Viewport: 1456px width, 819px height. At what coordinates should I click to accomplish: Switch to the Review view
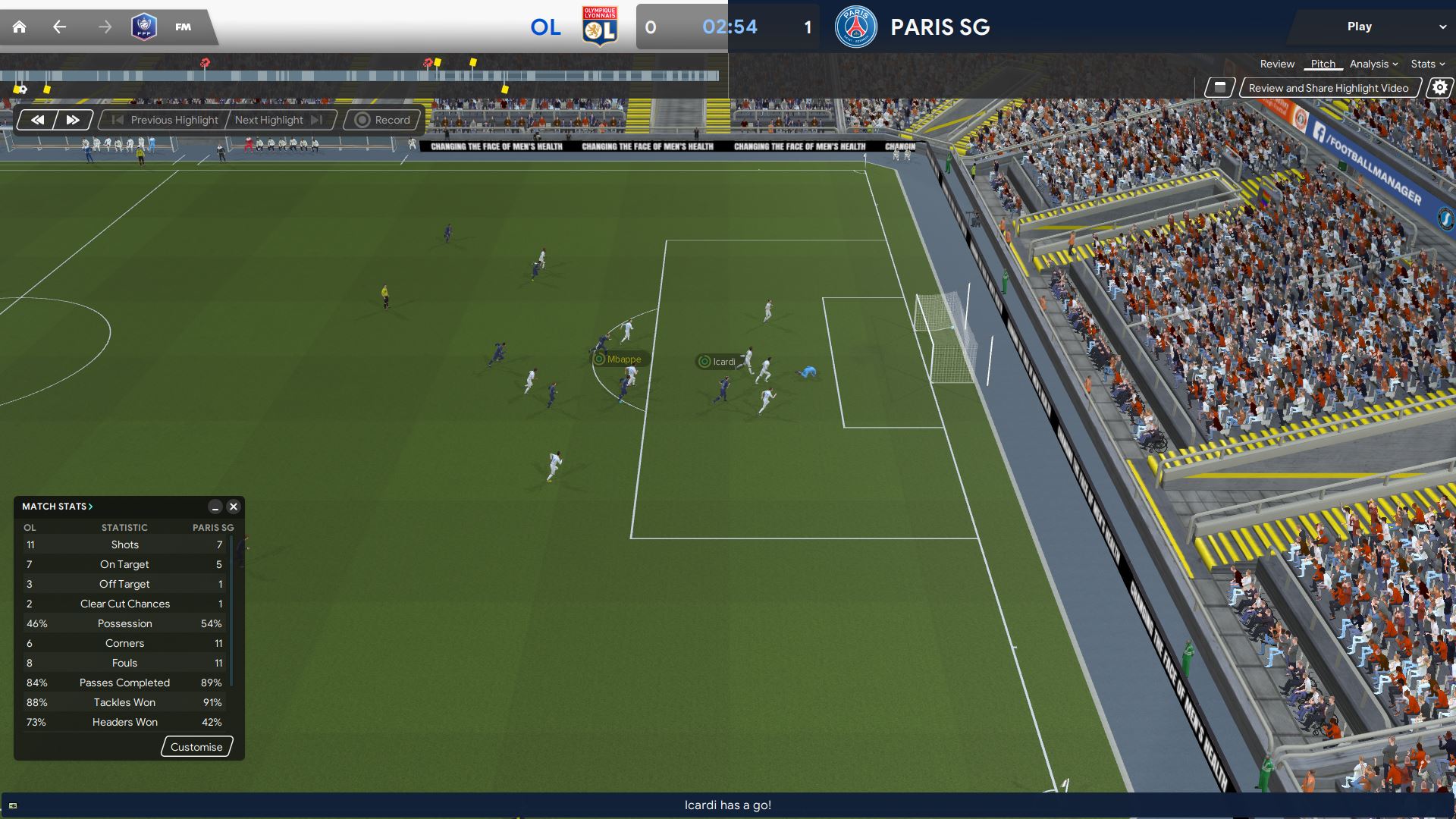pyautogui.click(x=1277, y=64)
